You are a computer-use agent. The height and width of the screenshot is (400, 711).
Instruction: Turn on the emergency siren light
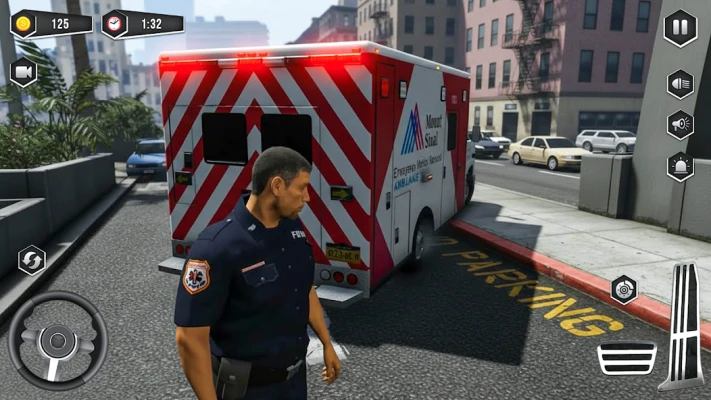pyautogui.click(x=680, y=166)
